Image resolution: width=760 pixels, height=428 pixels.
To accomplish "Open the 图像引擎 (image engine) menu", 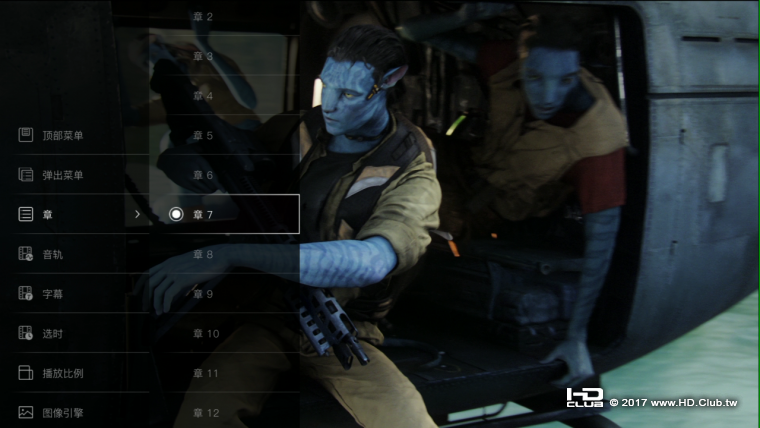I will (63, 412).
